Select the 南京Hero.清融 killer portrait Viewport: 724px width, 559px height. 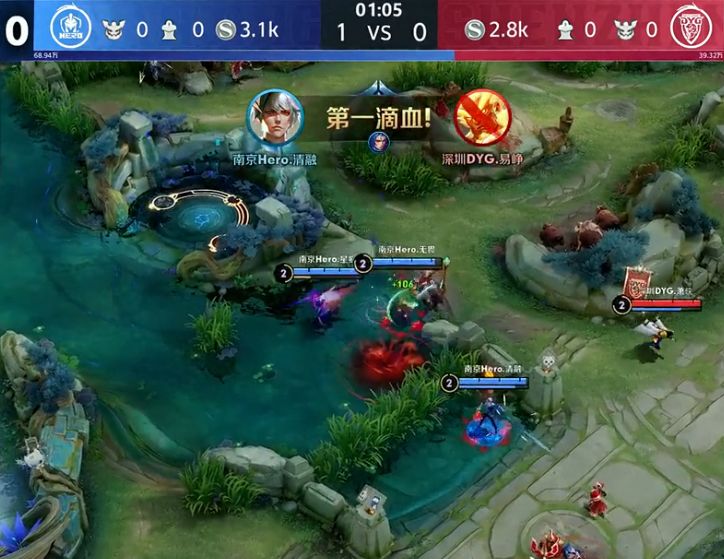[274, 118]
